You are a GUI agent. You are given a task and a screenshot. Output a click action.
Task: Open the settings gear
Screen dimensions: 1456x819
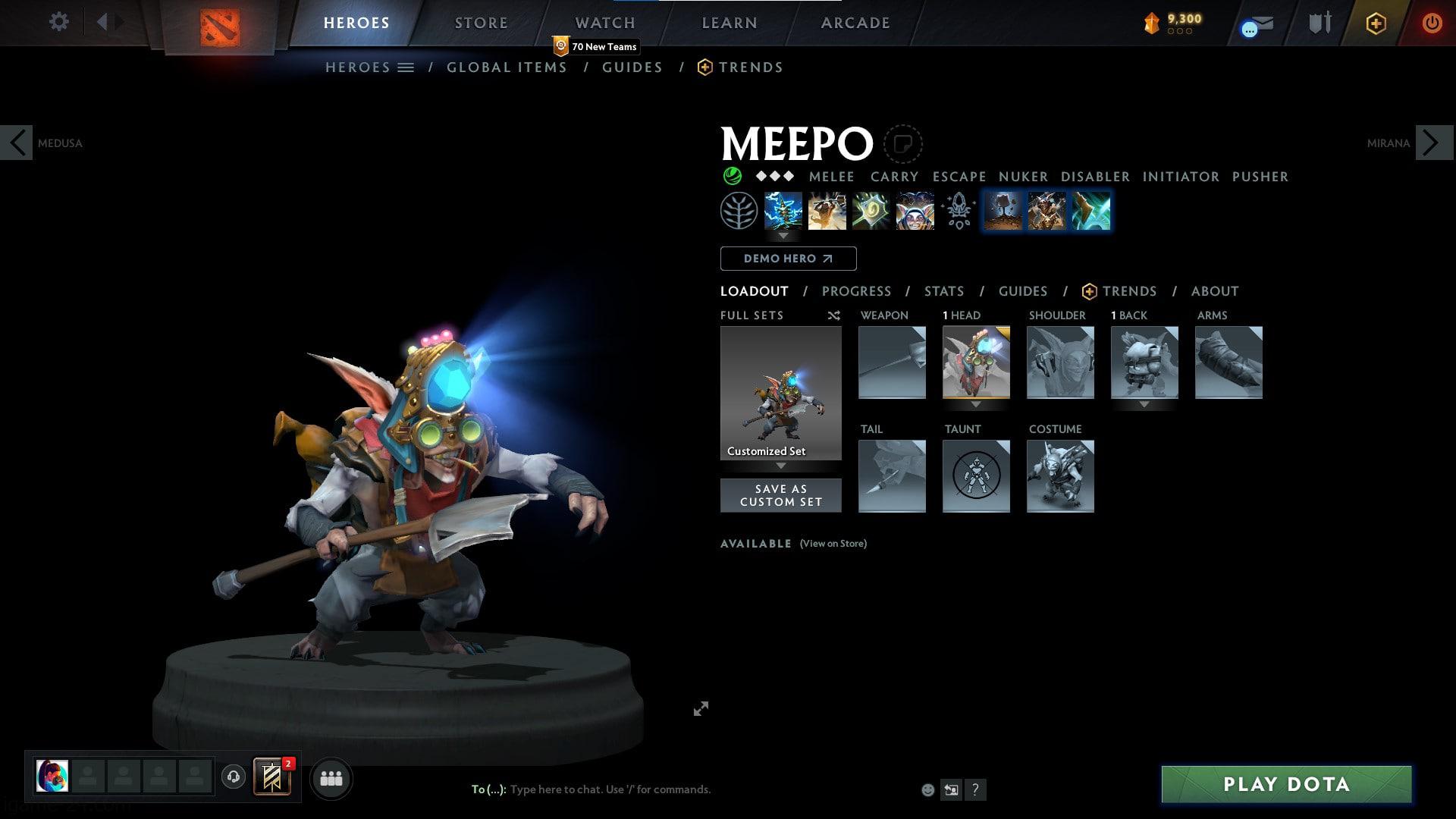coord(58,21)
